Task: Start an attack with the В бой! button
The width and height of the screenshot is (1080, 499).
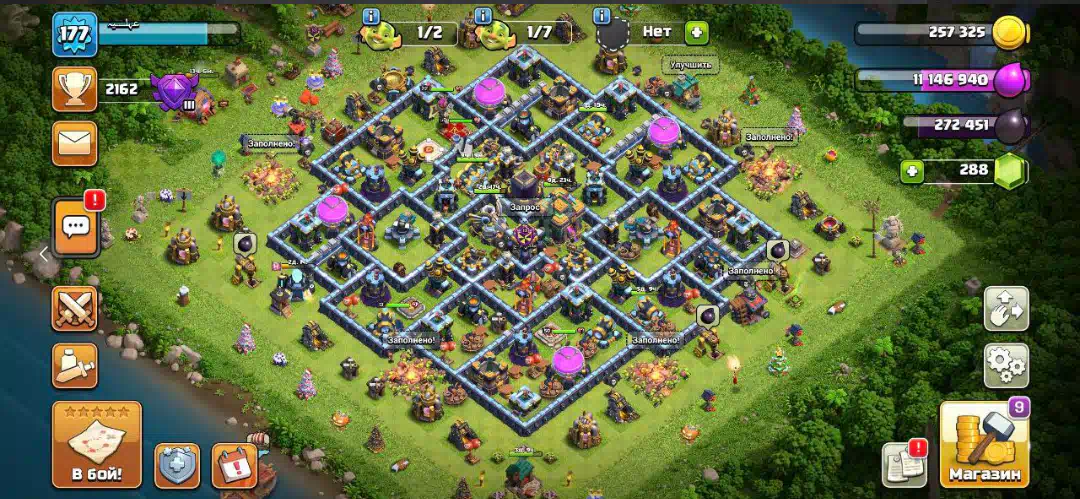Action: tap(97, 444)
